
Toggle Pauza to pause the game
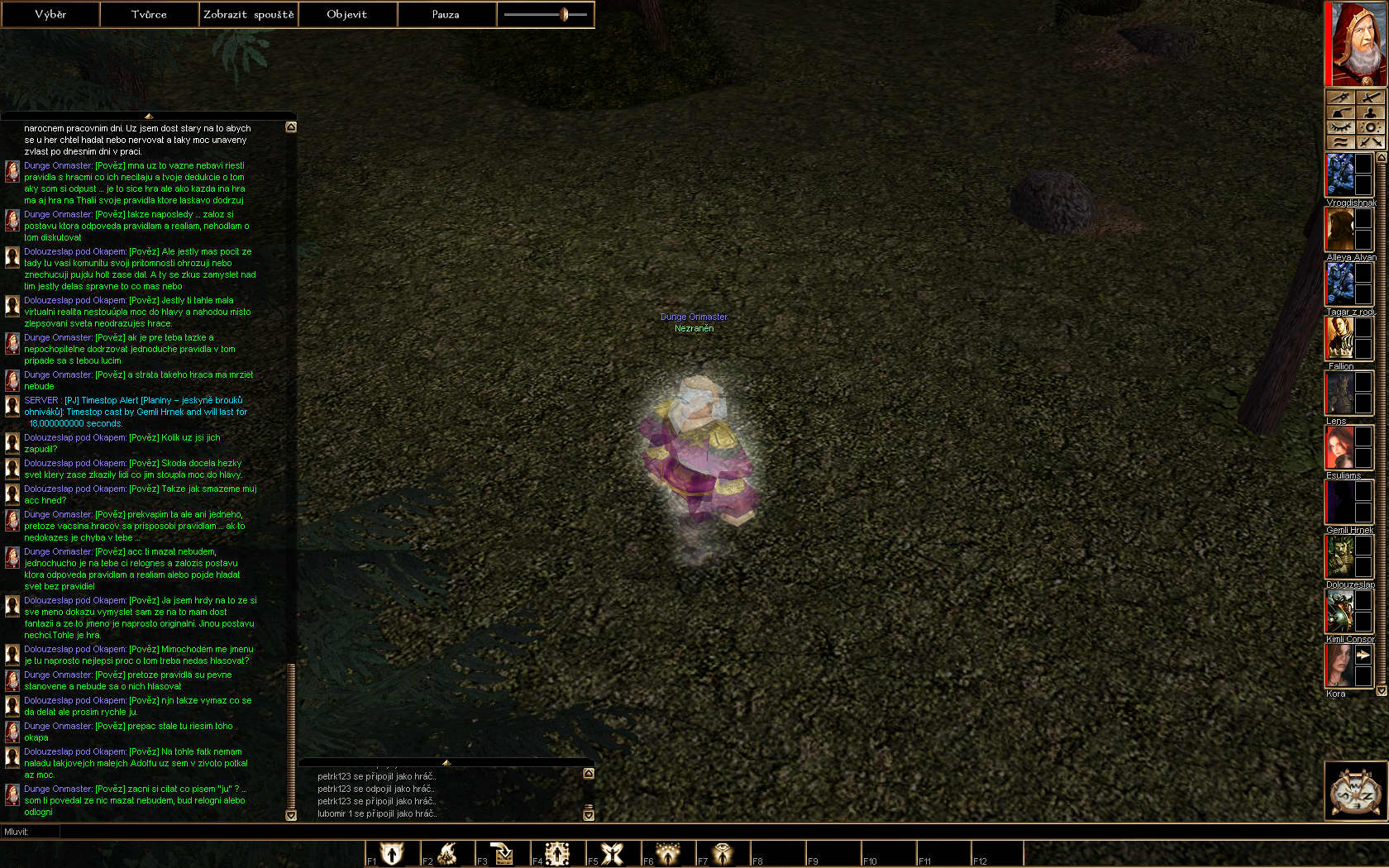click(446, 14)
